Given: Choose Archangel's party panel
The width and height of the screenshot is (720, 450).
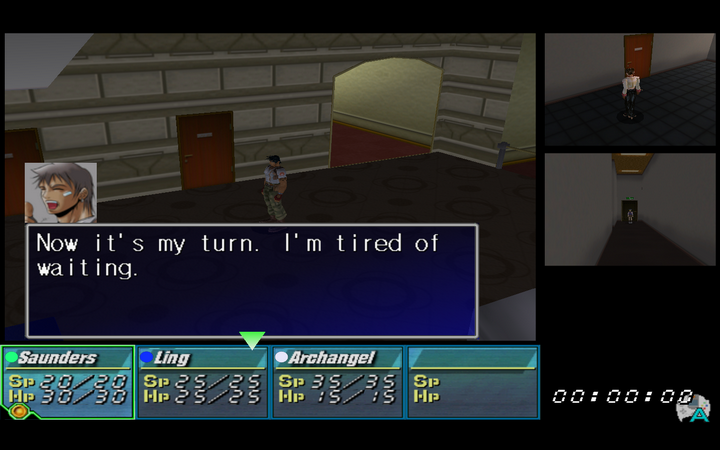Looking at the screenshot, I should pos(338,381).
